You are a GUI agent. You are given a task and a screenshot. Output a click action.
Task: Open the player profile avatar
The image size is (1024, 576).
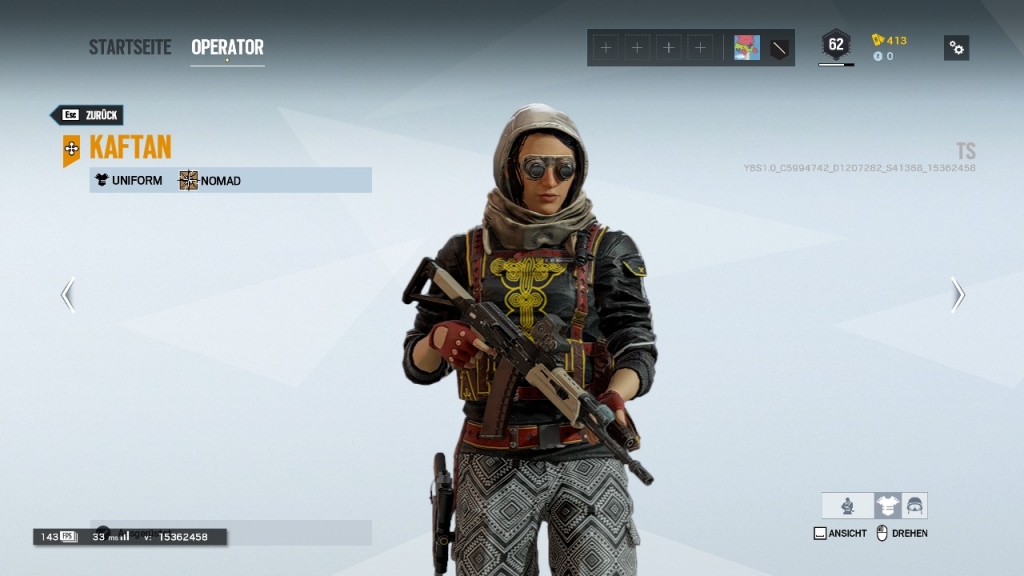click(x=746, y=48)
